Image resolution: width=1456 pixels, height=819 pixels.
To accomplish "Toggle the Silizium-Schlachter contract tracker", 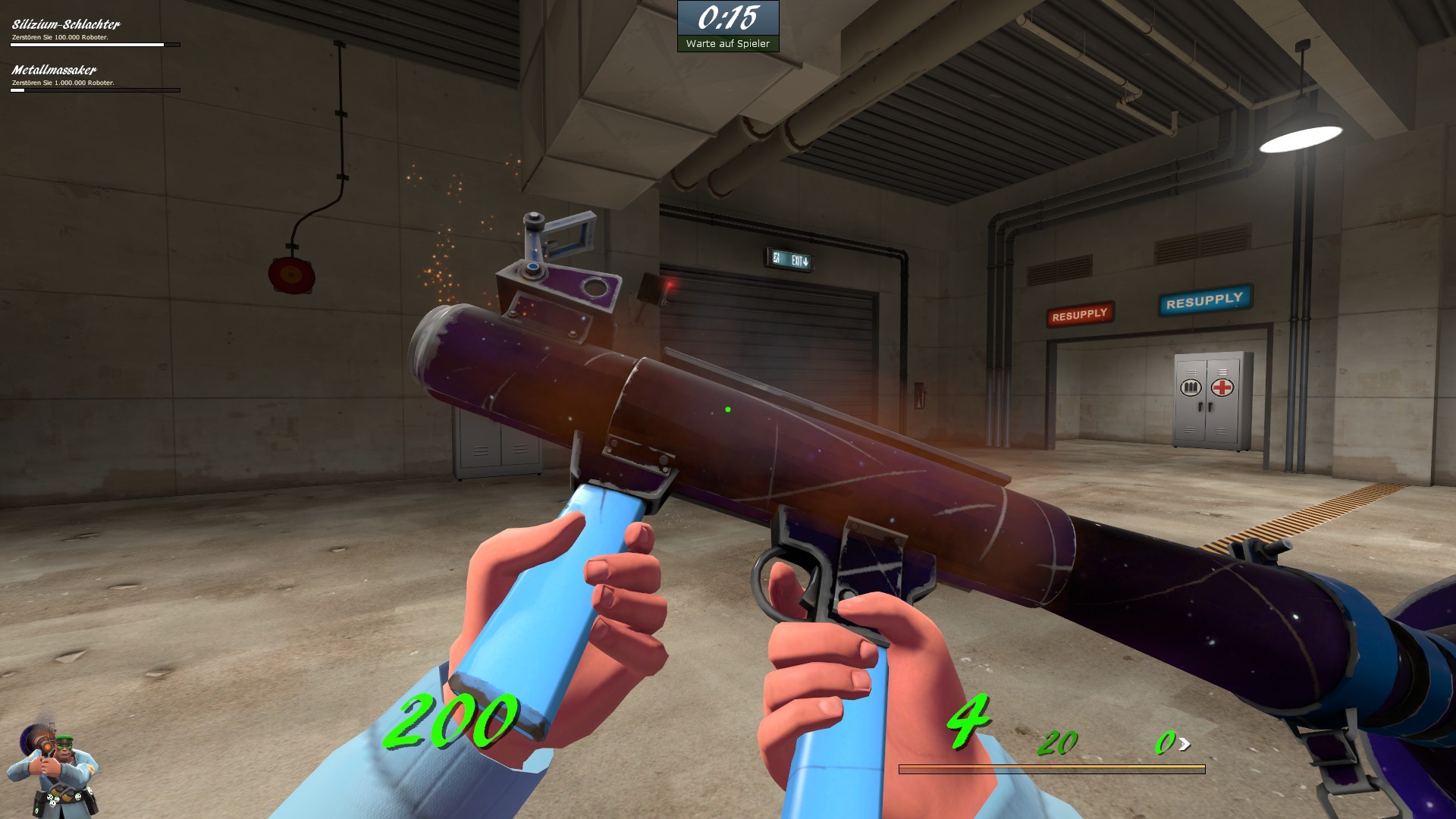I will [x=64, y=24].
